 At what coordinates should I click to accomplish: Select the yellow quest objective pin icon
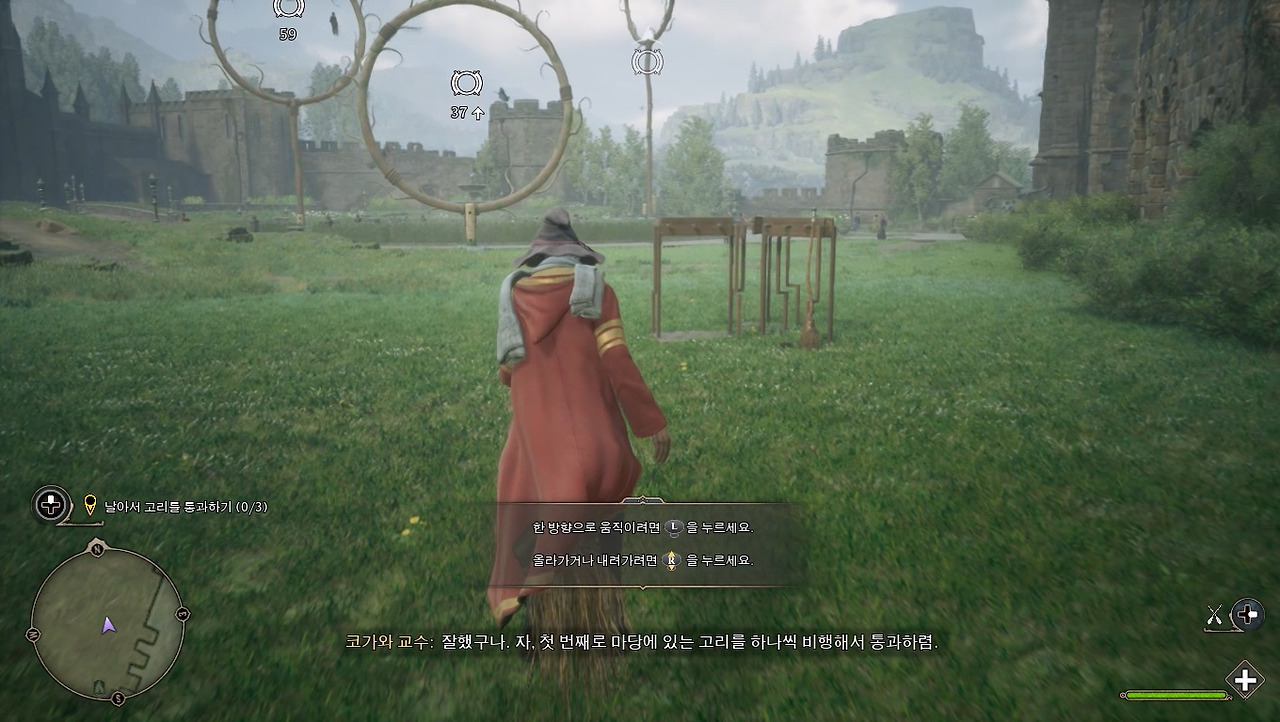(90, 506)
